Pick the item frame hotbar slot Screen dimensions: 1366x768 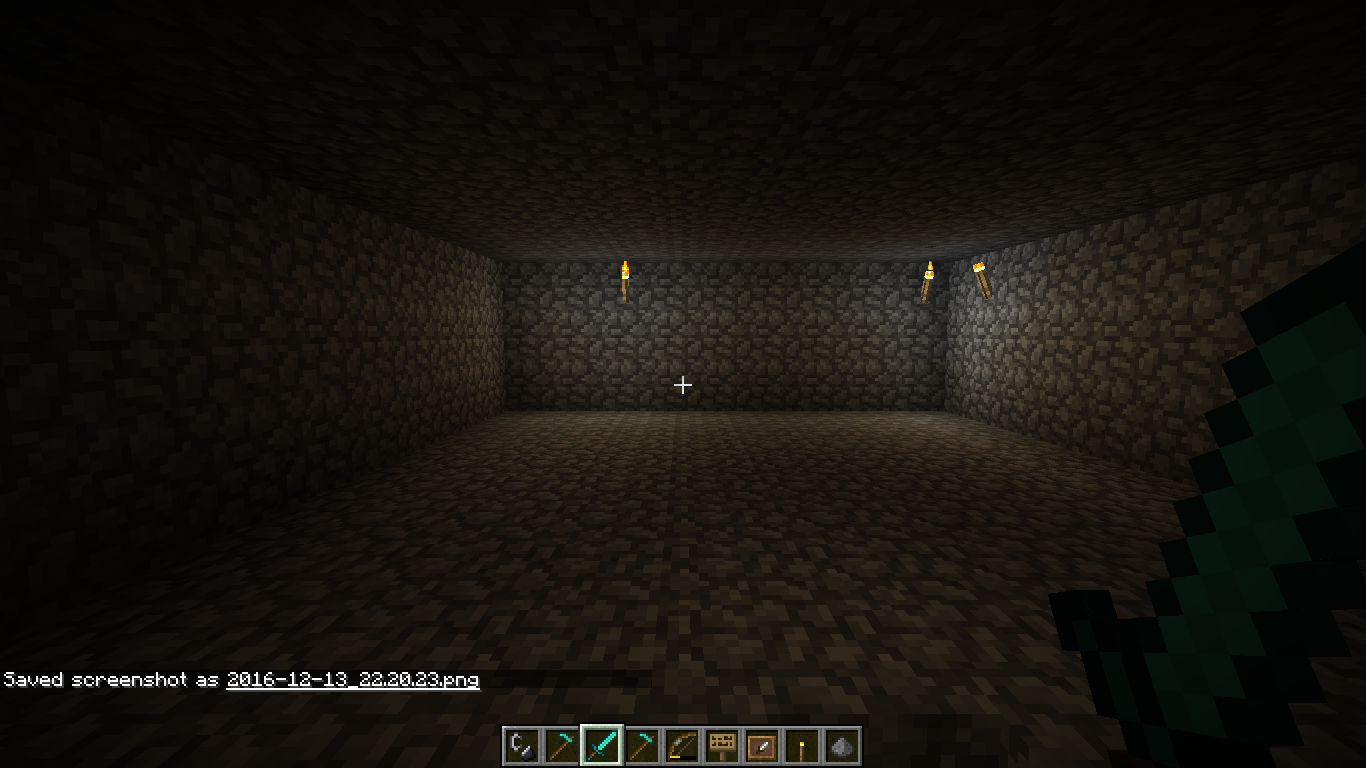click(762, 746)
